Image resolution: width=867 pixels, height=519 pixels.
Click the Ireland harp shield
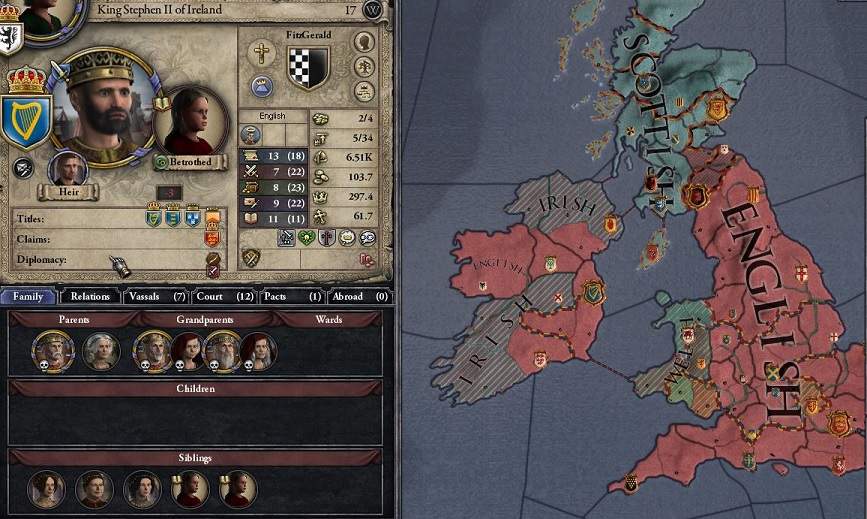pos(24,120)
